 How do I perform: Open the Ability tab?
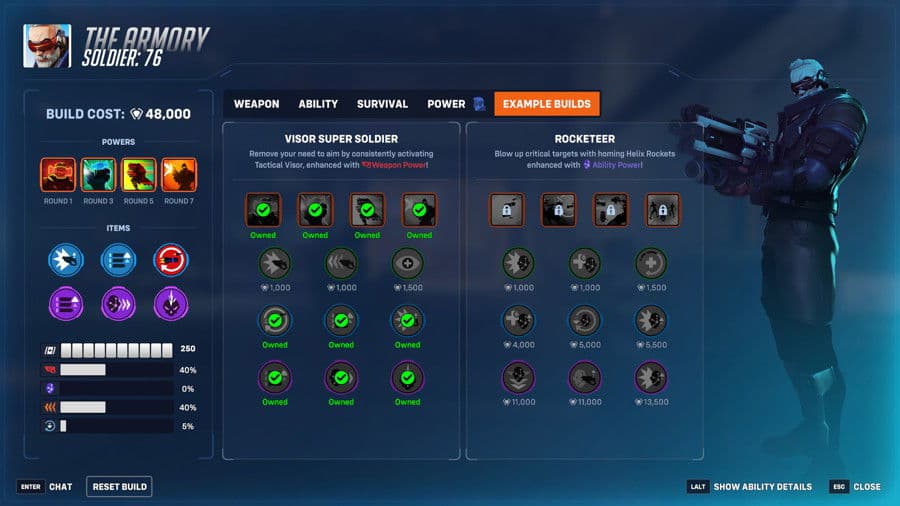[x=318, y=104]
